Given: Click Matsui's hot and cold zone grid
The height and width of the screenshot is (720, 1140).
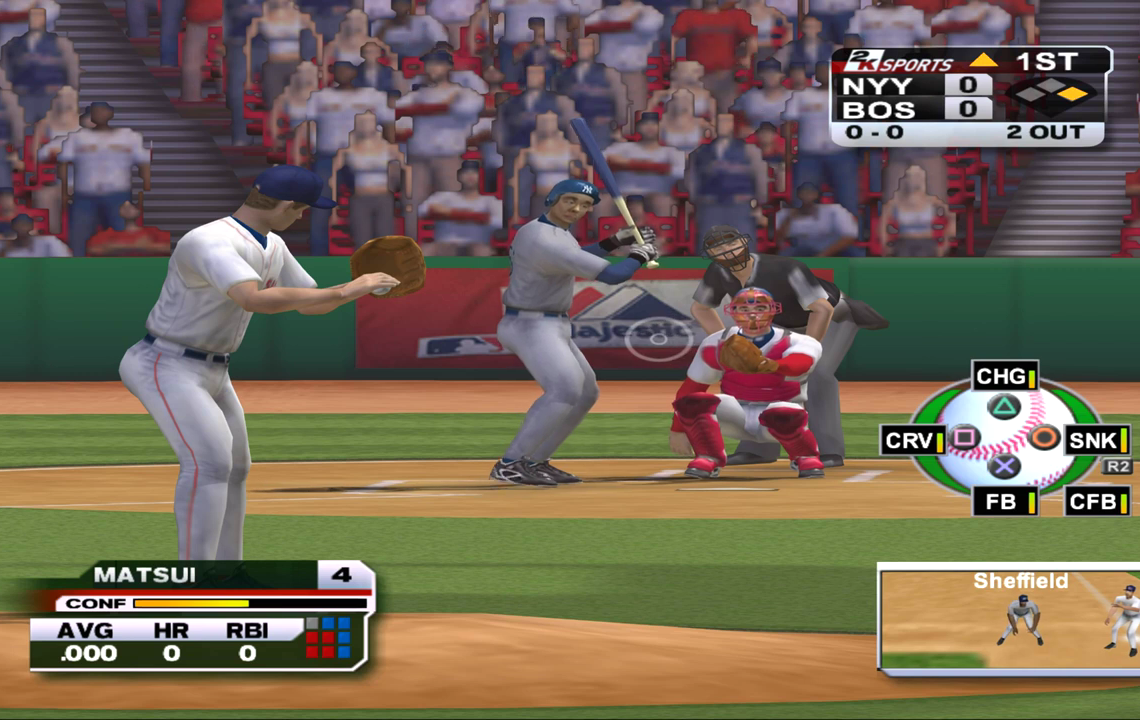Looking at the screenshot, I should click(328, 637).
